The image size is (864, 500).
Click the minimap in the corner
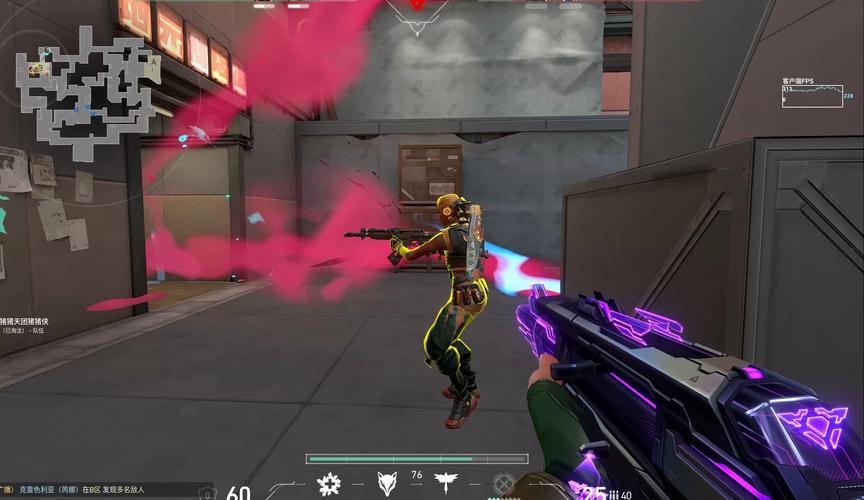(87, 88)
